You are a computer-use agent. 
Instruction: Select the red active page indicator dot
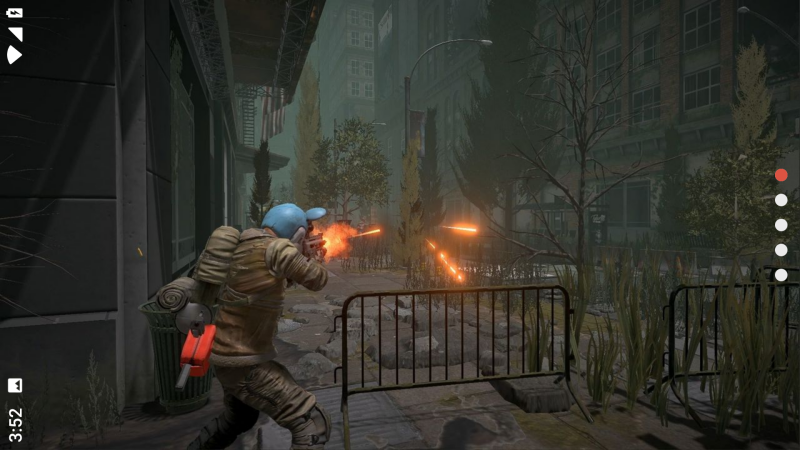point(781,175)
